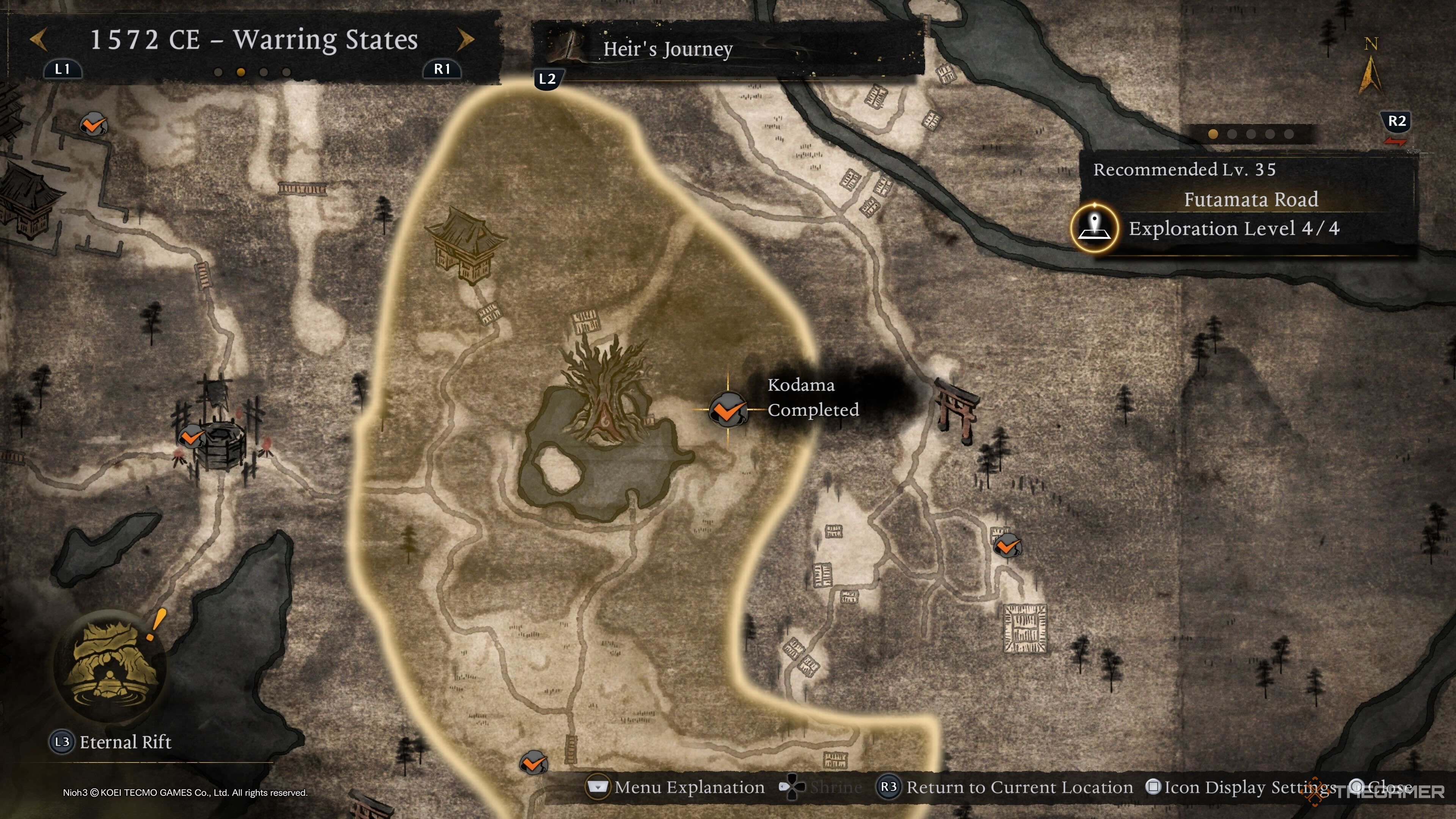Screen dimensions: 1456x819
Task: Click the Futamata Road exploration level icon
Action: click(1094, 228)
